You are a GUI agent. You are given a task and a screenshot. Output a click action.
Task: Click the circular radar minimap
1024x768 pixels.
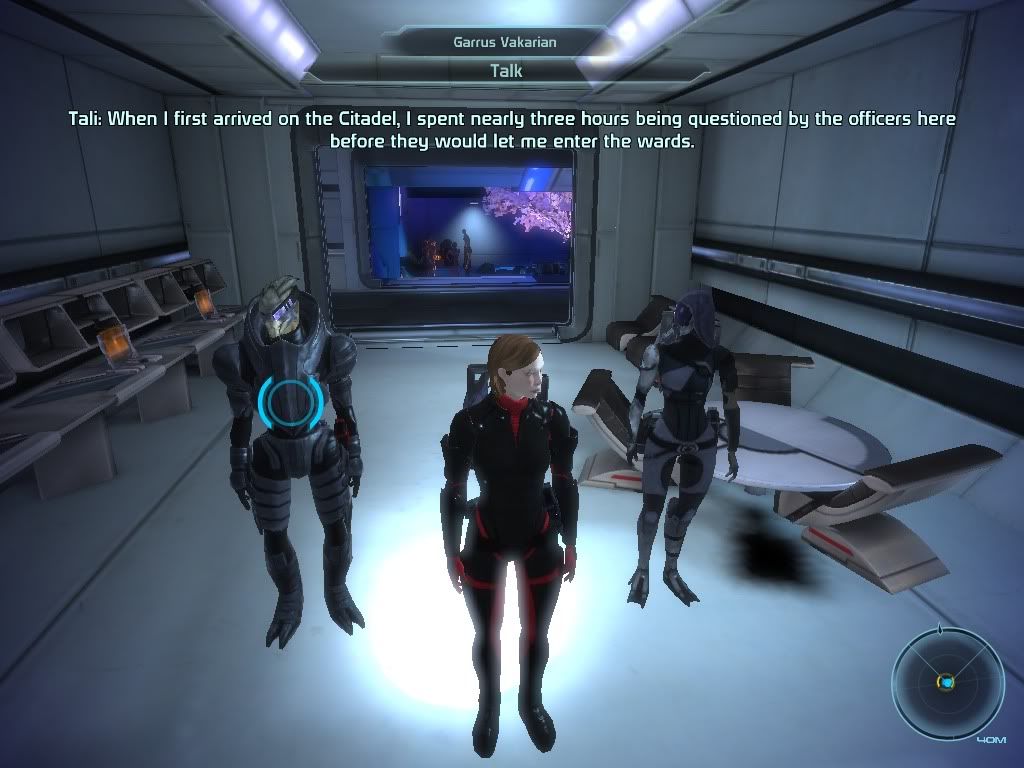click(946, 683)
